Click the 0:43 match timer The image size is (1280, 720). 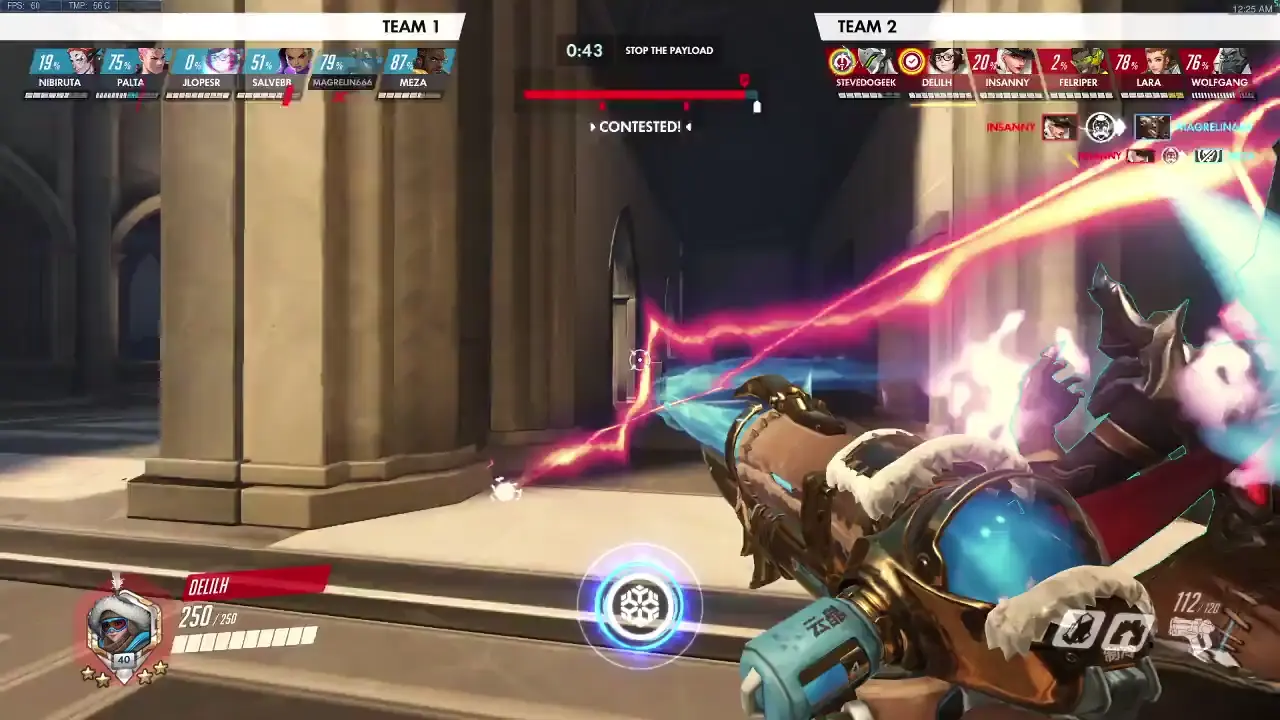pos(585,50)
